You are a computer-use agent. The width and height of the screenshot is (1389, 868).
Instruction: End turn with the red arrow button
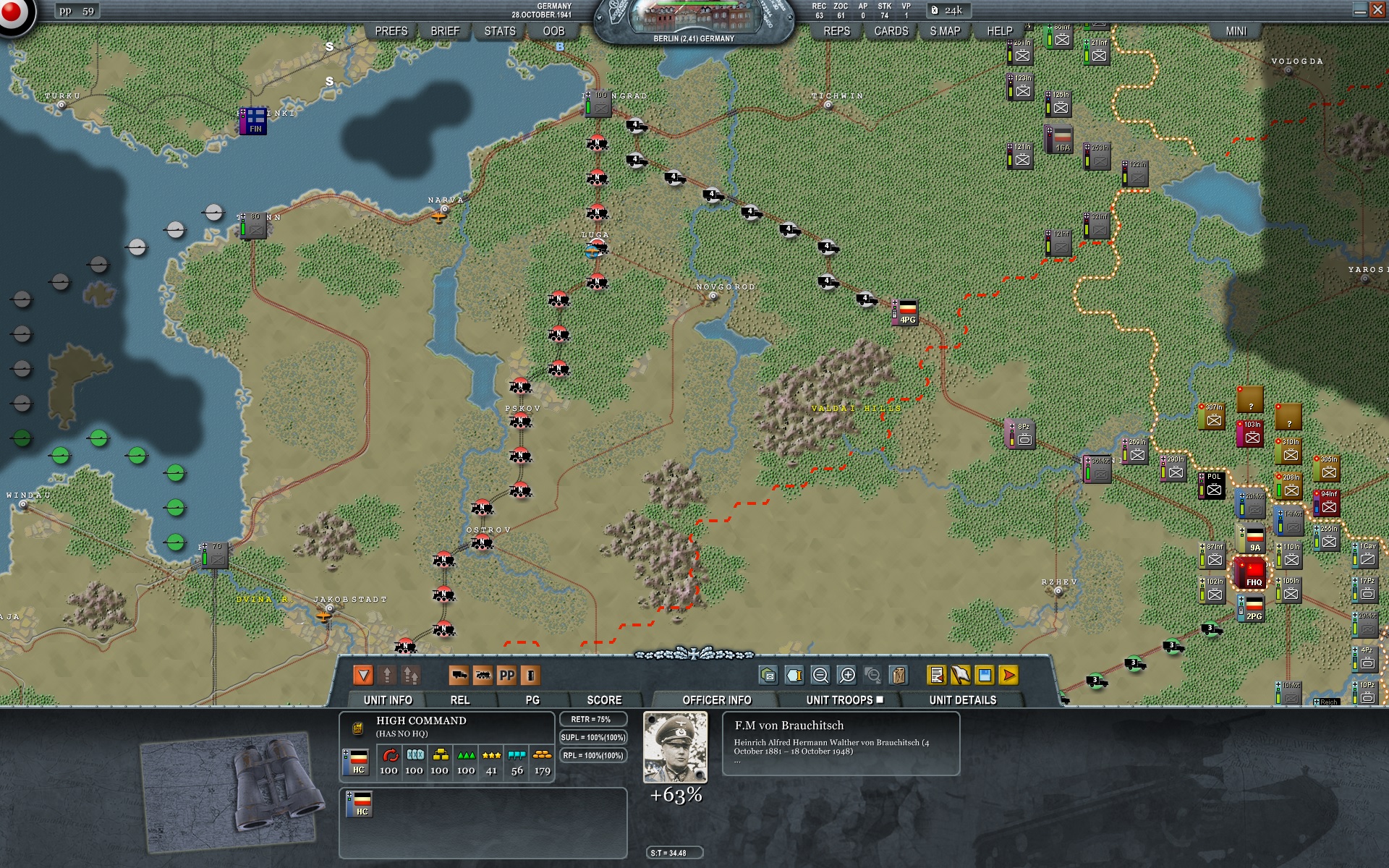pyautogui.click(x=1008, y=676)
